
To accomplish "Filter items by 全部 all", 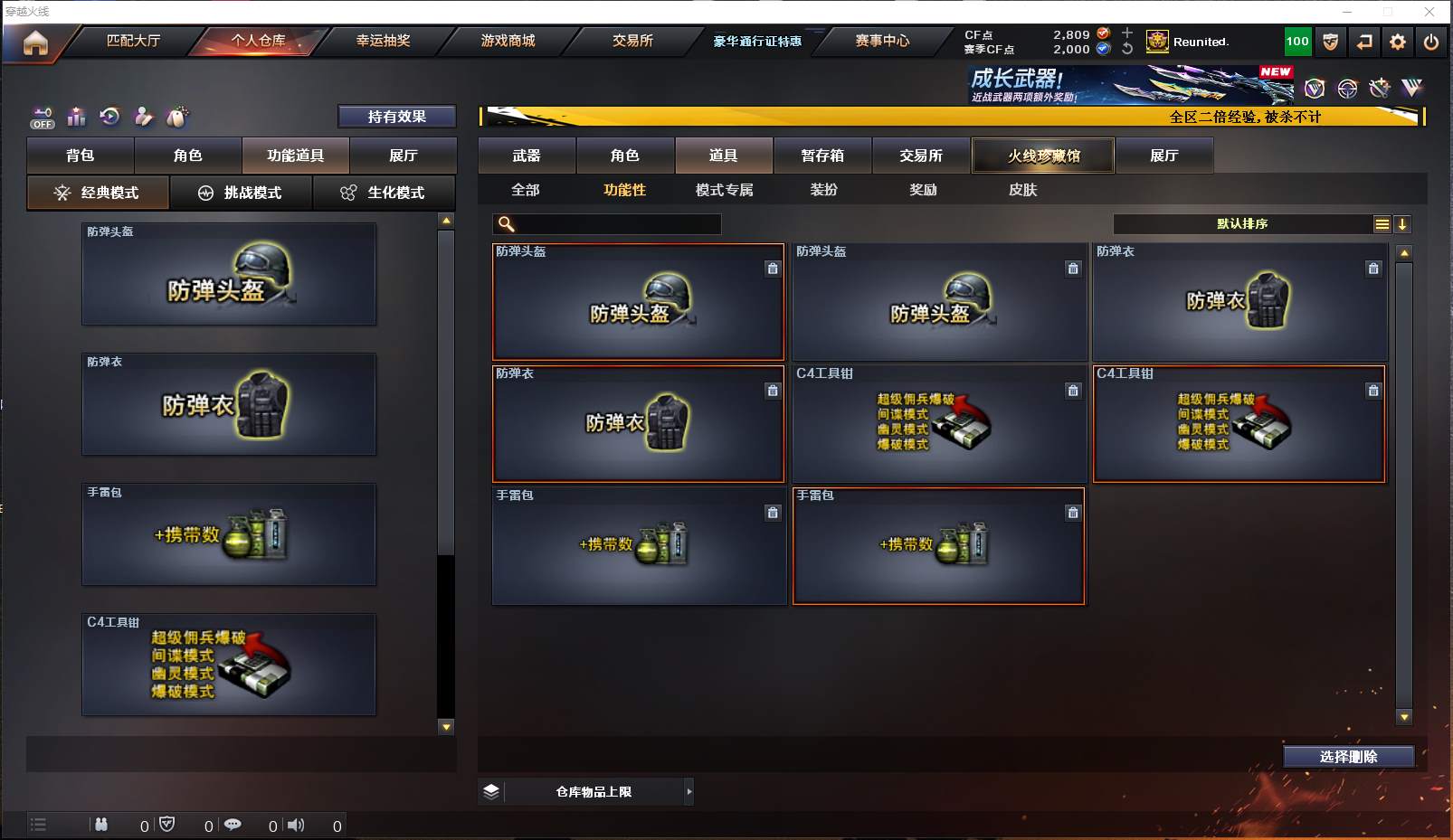I will click(x=526, y=190).
